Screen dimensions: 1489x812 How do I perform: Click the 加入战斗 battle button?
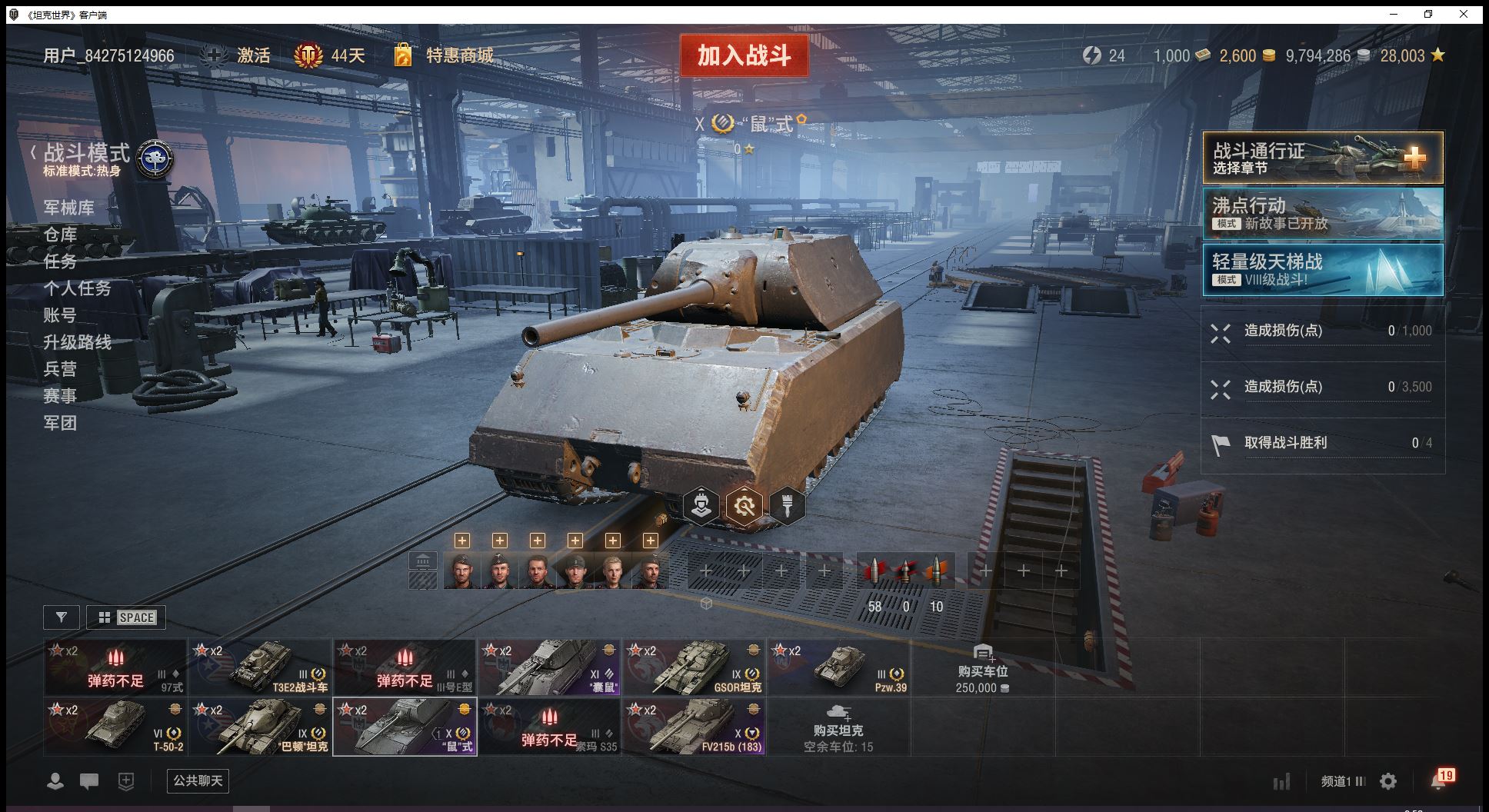click(744, 55)
